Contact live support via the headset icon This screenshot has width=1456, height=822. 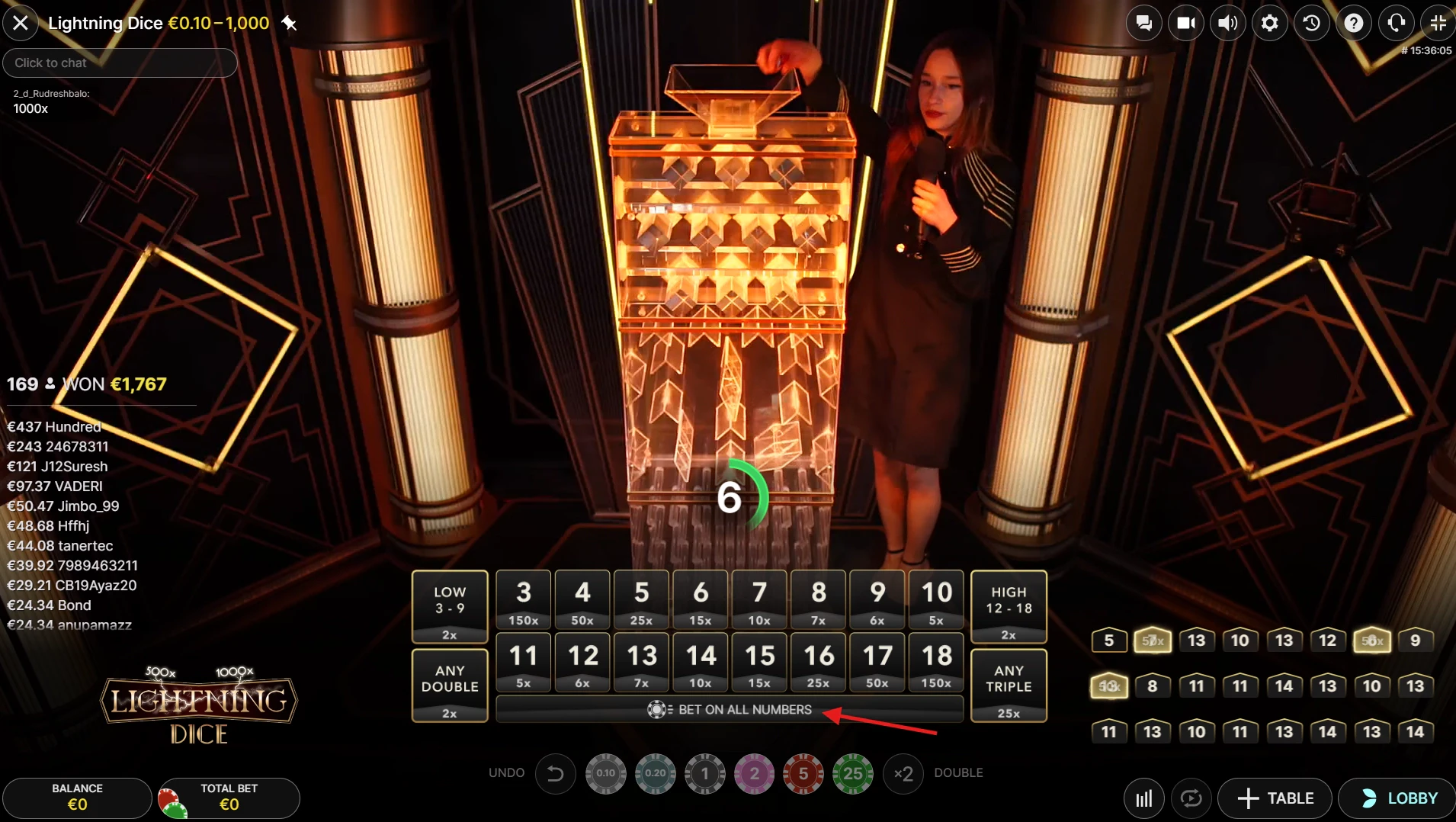tap(1396, 22)
